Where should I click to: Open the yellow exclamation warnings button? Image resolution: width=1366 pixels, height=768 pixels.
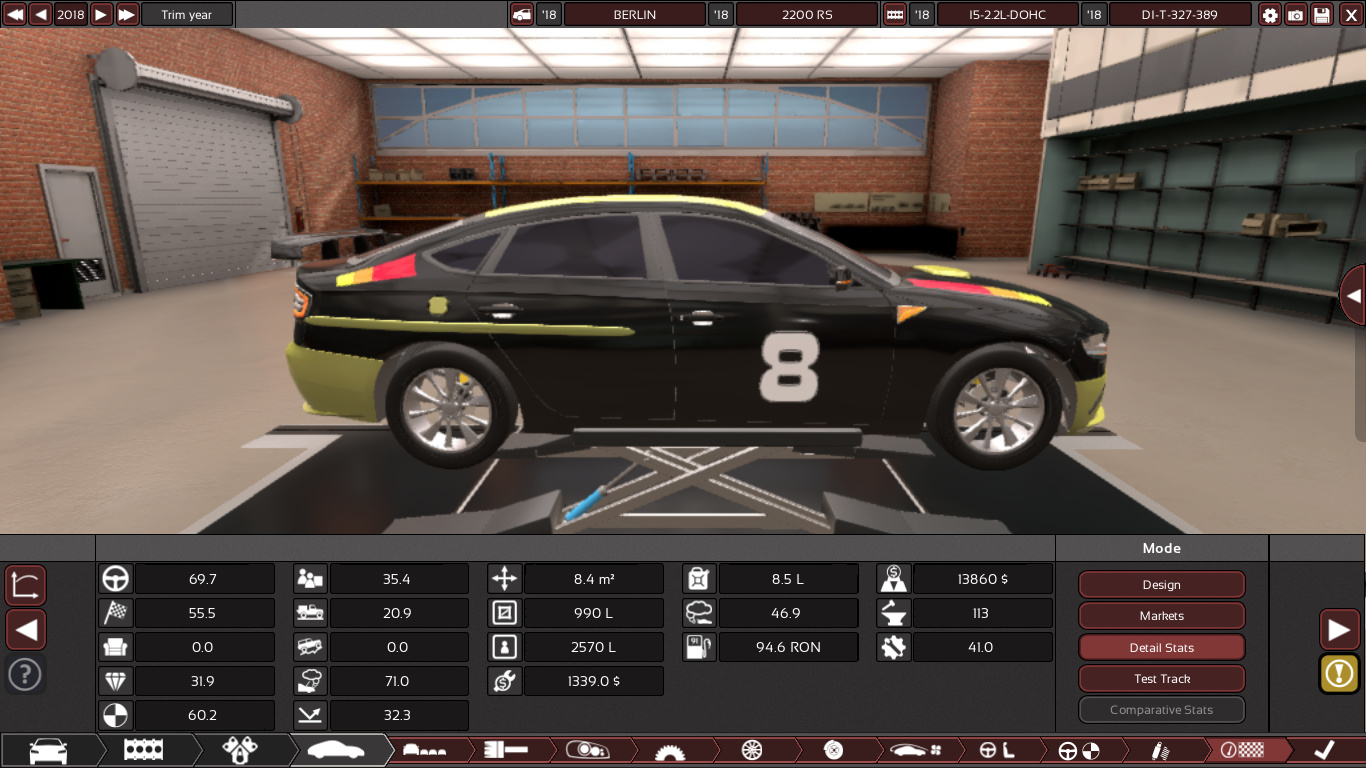[x=1338, y=673]
